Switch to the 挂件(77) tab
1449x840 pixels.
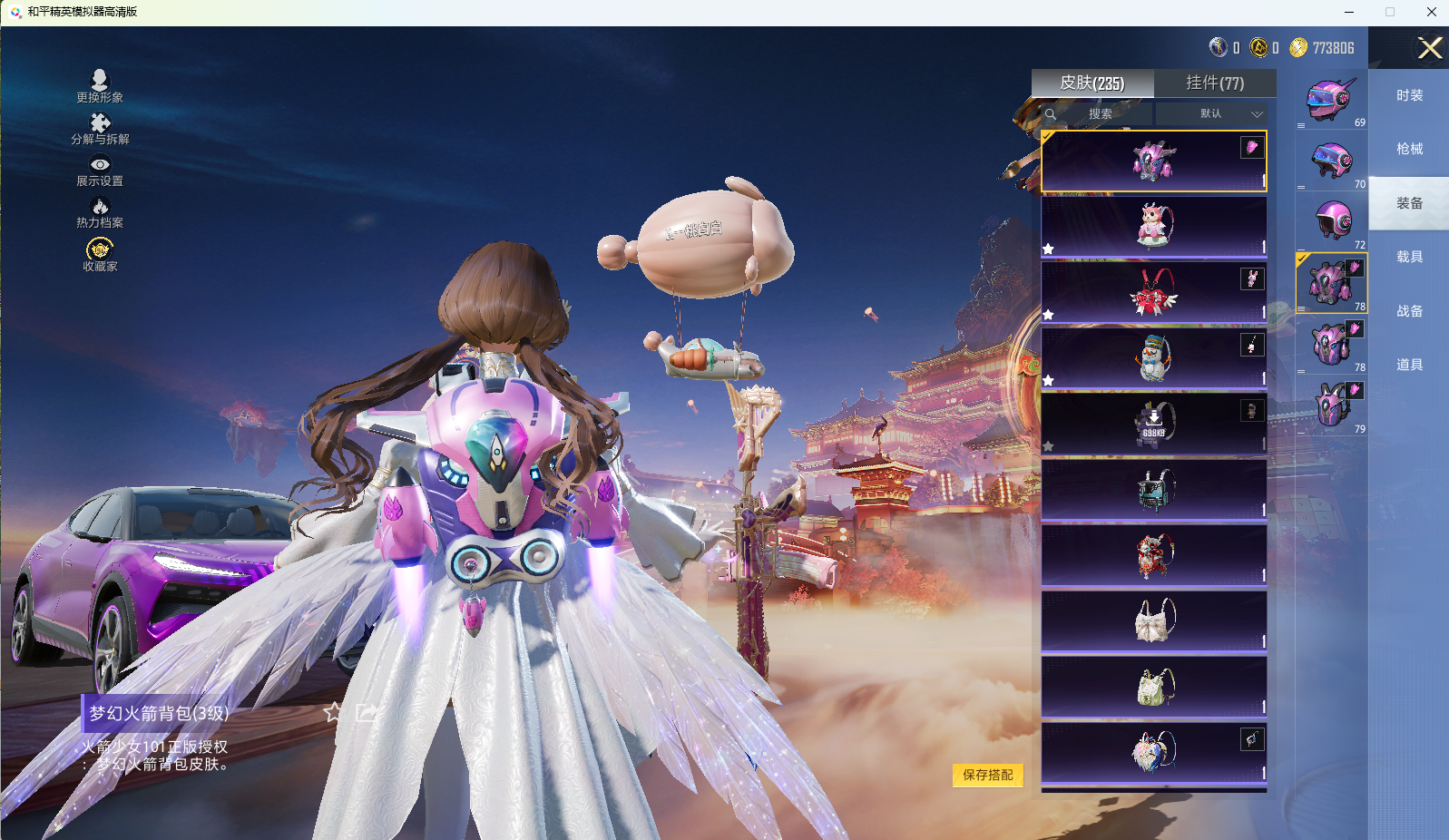(1215, 83)
